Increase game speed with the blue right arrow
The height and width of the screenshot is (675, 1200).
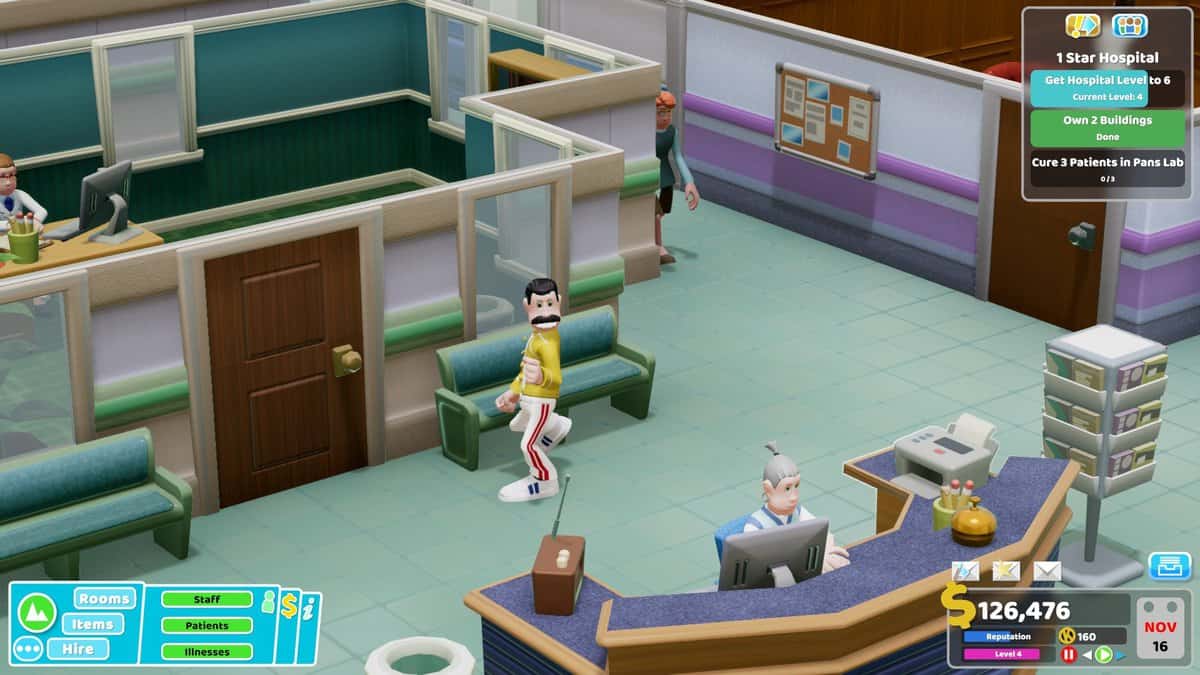pyautogui.click(x=1121, y=655)
